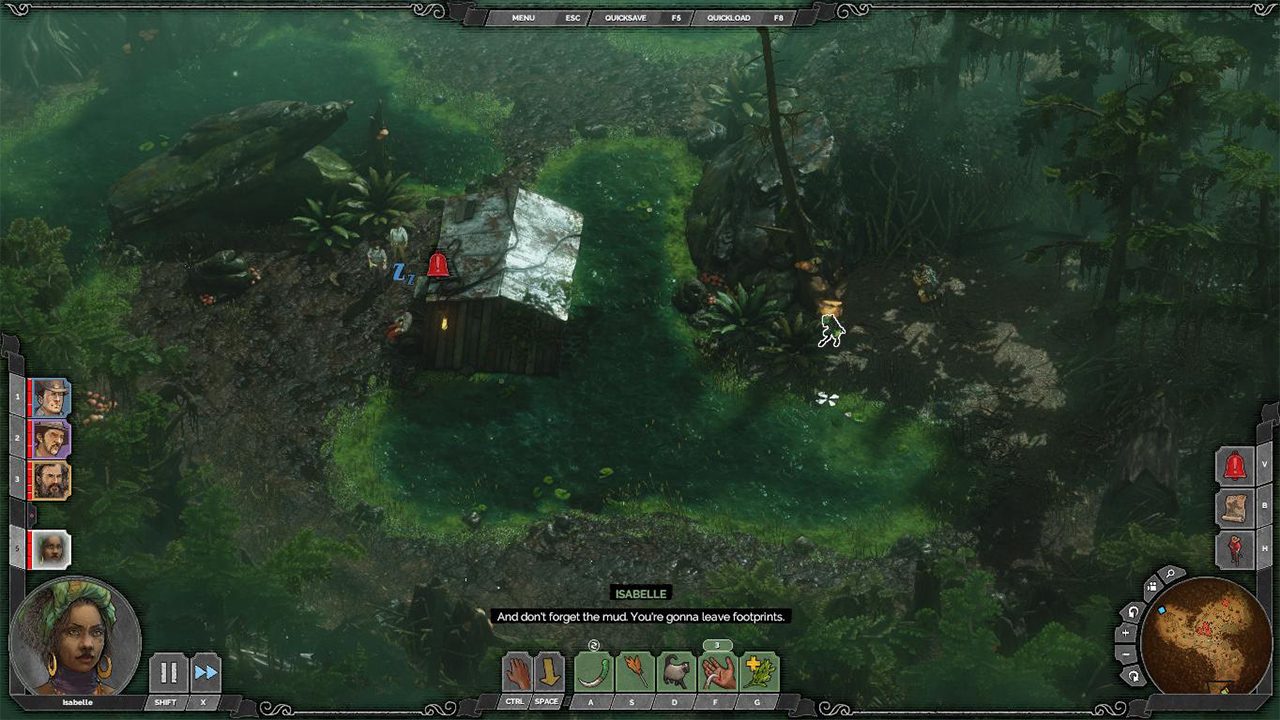Click the Quickload button
The image size is (1280, 720).
coord(728,18)
